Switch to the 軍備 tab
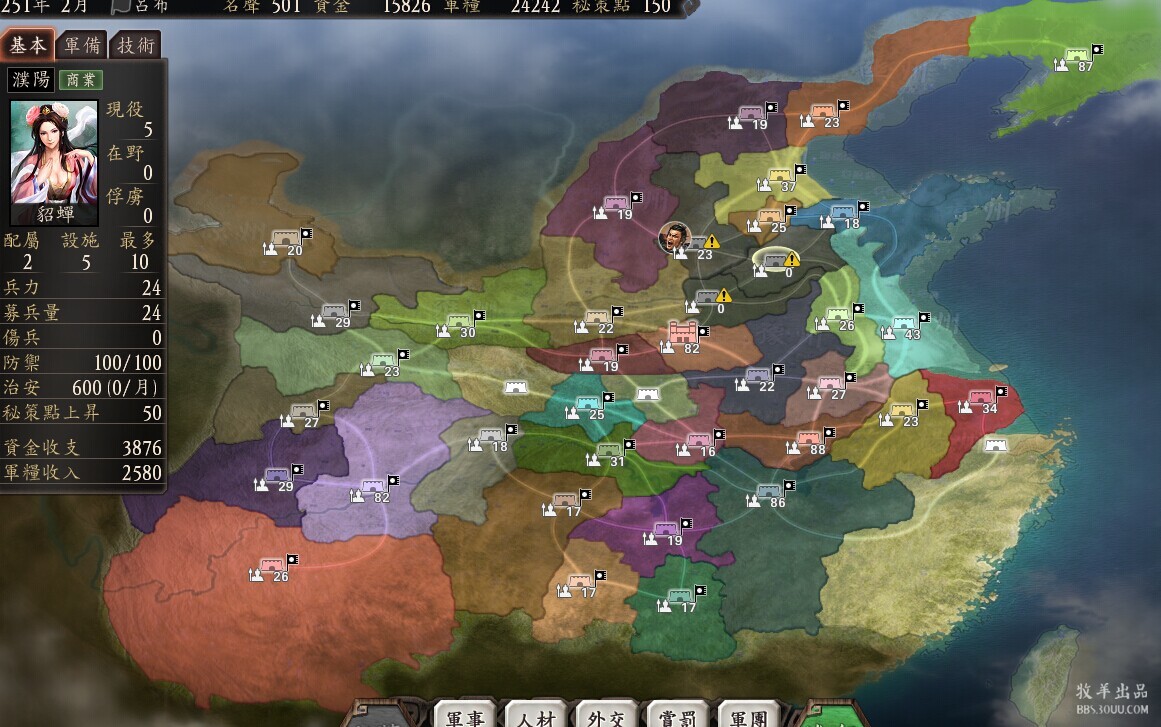The width and height of the screenshot is (1161, 727). 82,46
